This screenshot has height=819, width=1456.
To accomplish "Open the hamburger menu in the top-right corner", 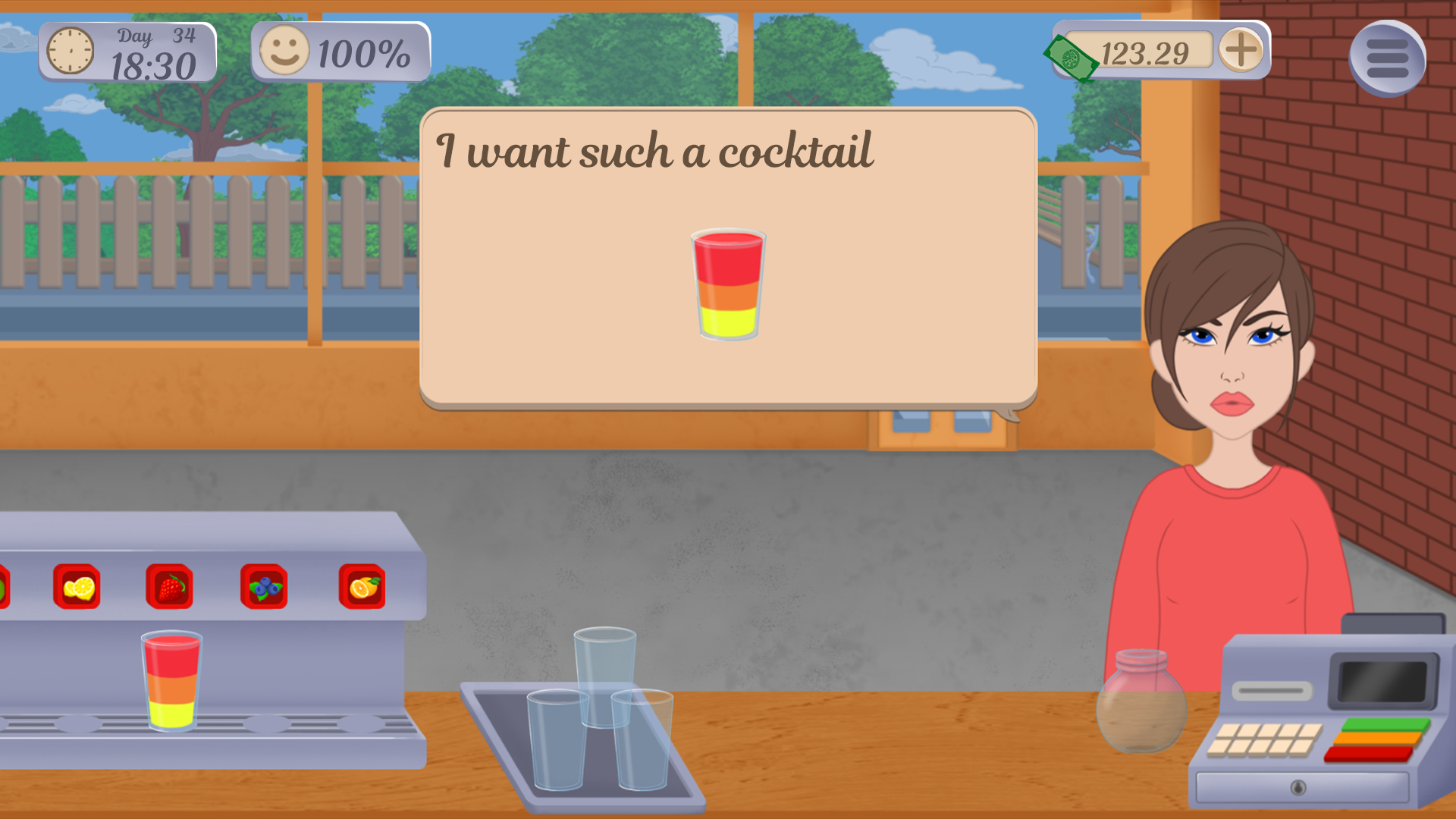I will coord(1388,57).
